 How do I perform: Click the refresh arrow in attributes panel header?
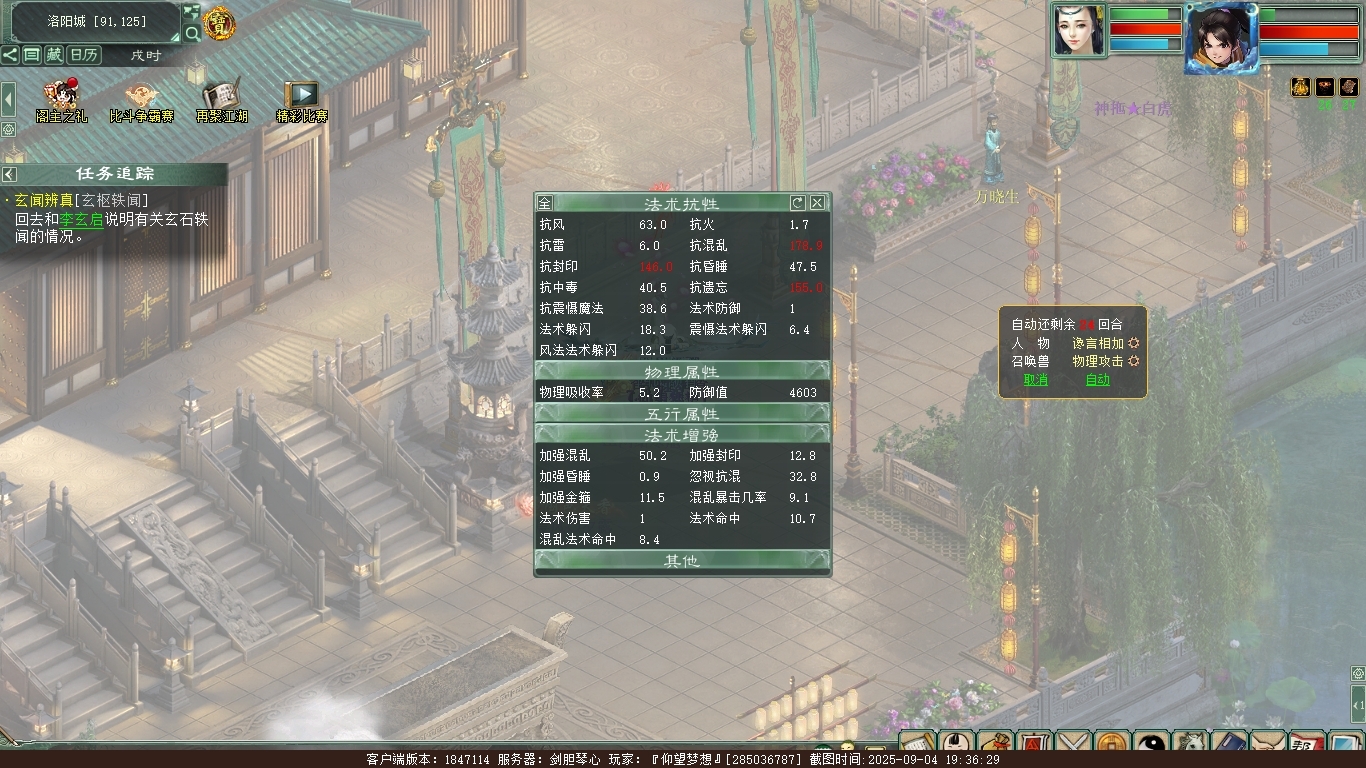click(x=797, y=203)
